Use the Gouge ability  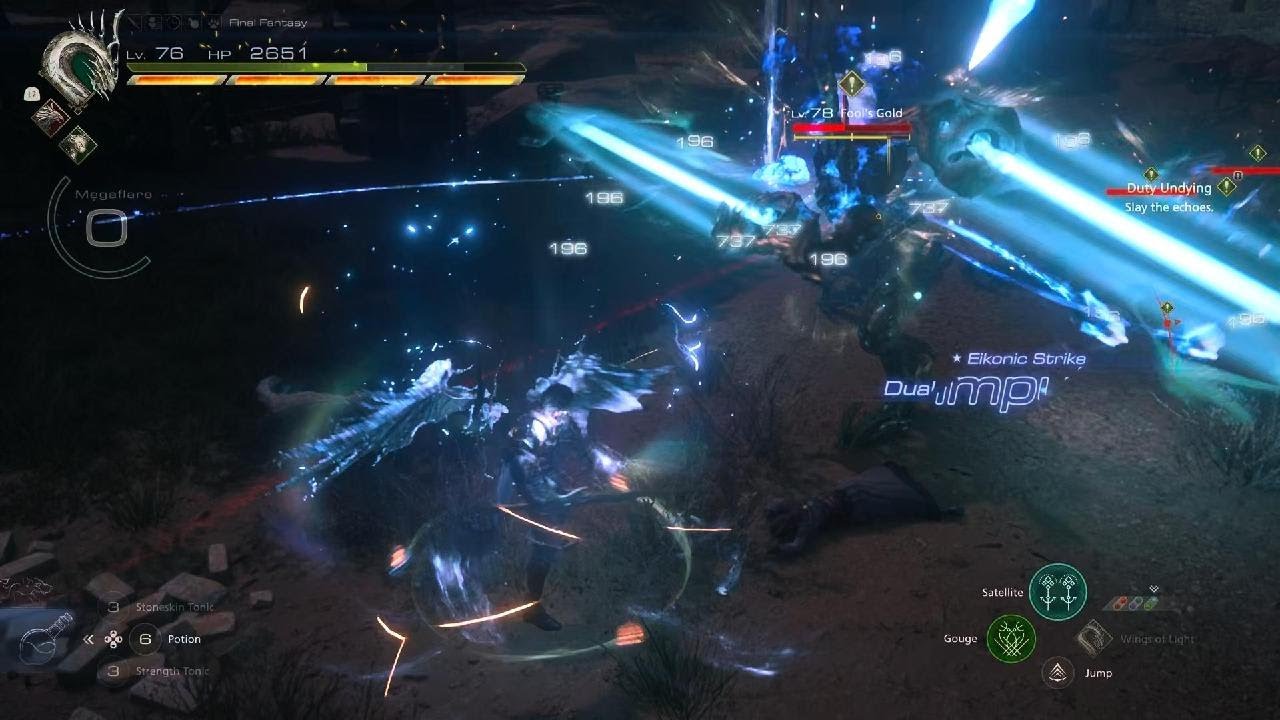coord(1011,638)
